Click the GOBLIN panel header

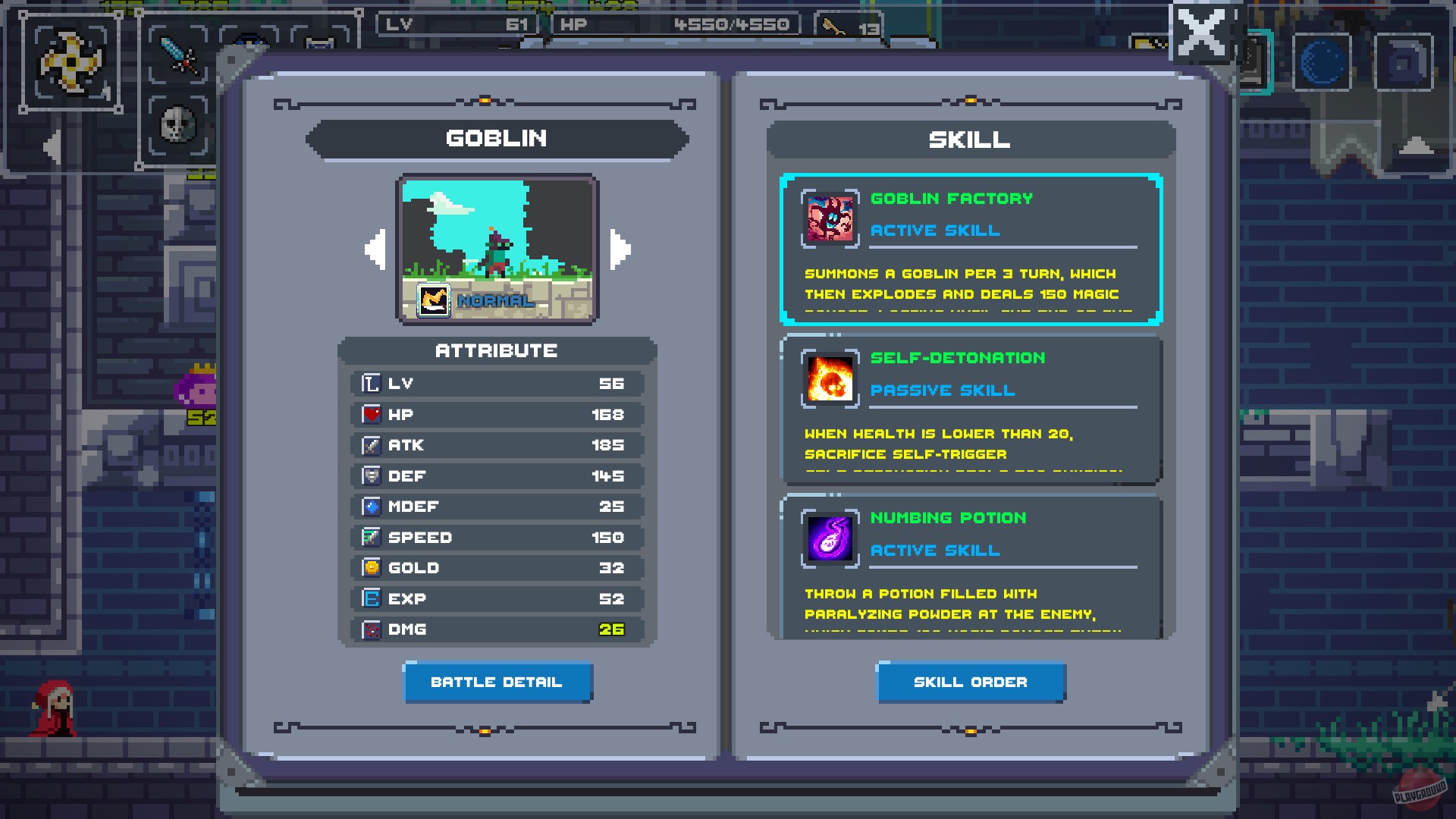497,138
